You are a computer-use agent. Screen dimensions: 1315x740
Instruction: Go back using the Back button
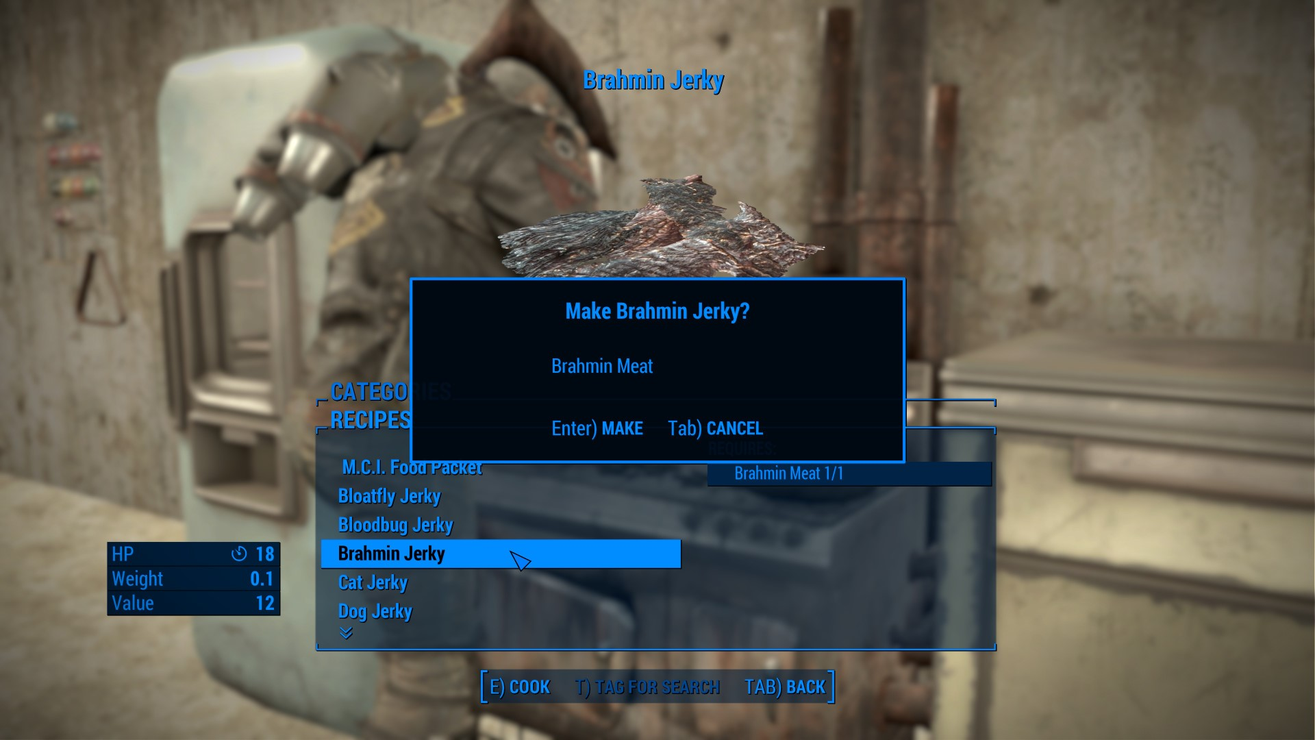tap(785, 687)
